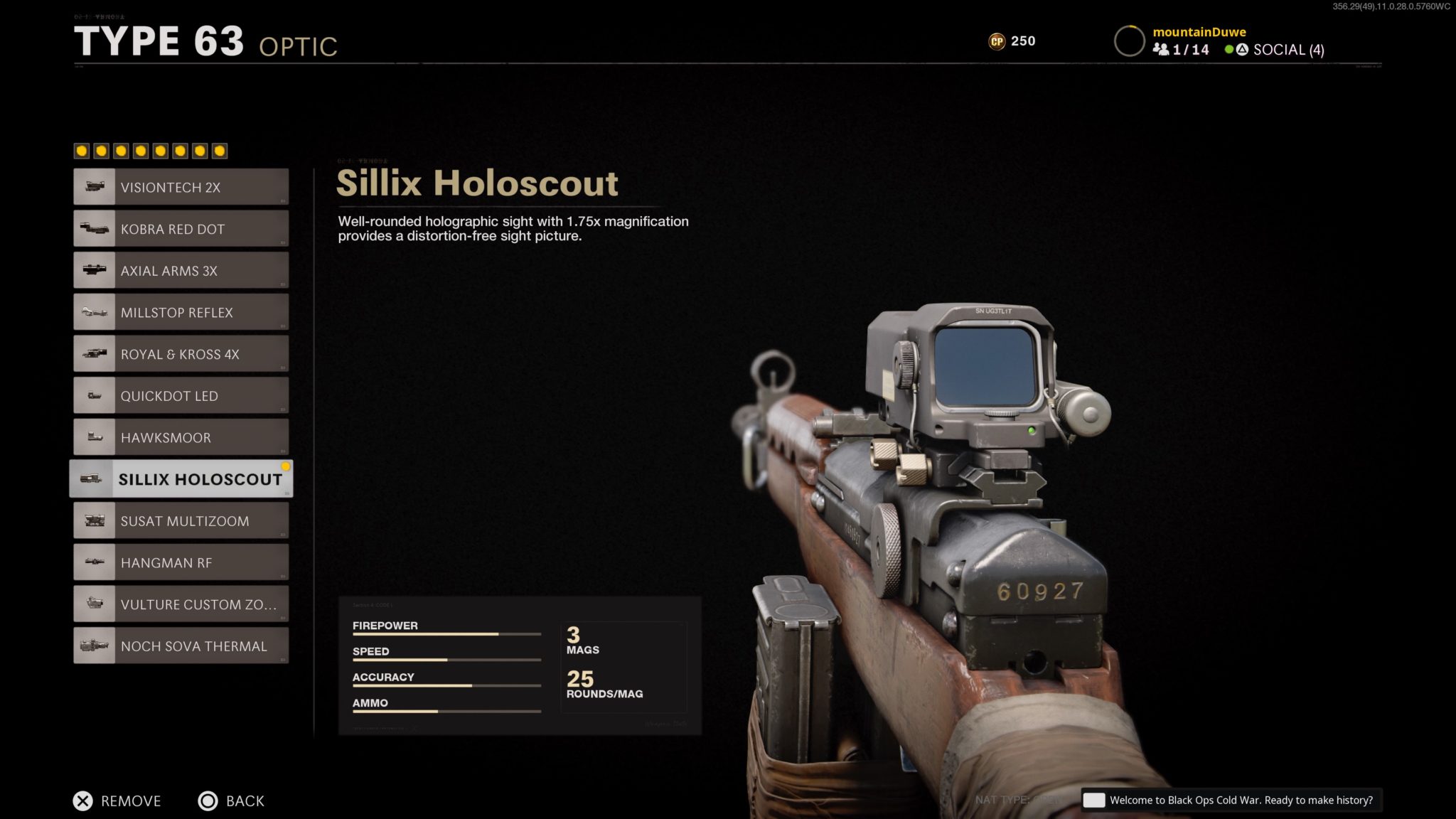The width and height of the screenshot is (1456, 819).
Task: Open the player profile avatar circle
Action: (1130, 41)
